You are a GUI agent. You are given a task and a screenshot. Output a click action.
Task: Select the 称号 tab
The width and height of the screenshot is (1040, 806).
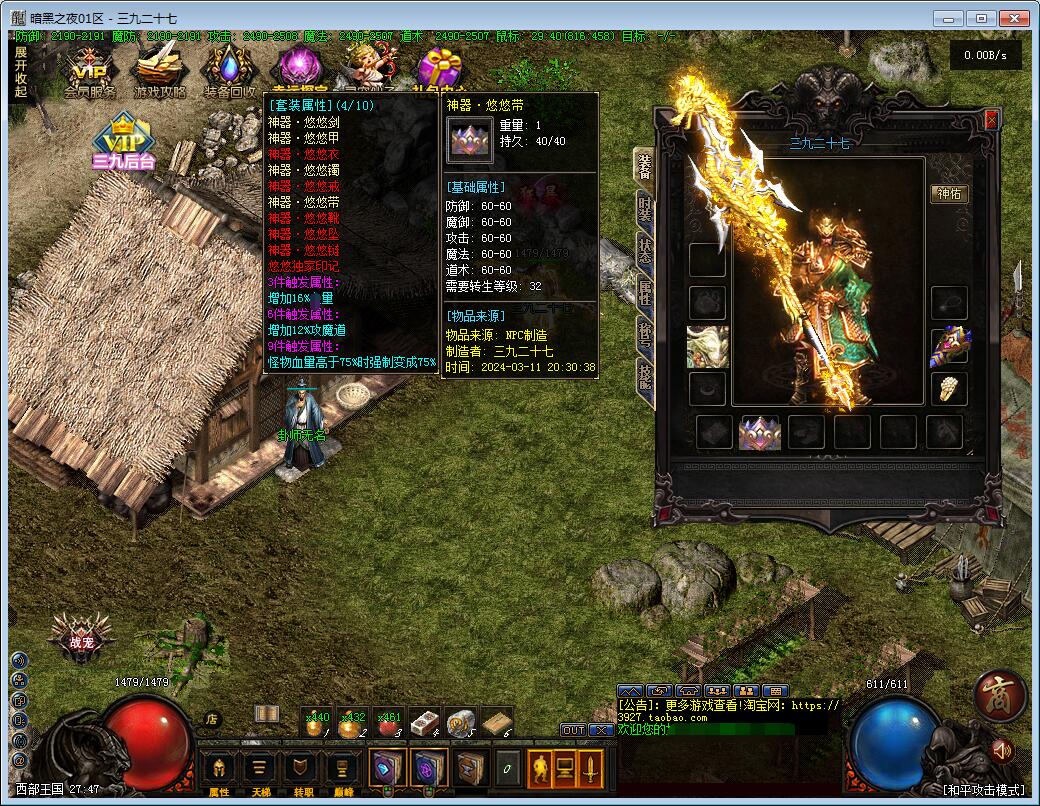(x=645, y=335)
